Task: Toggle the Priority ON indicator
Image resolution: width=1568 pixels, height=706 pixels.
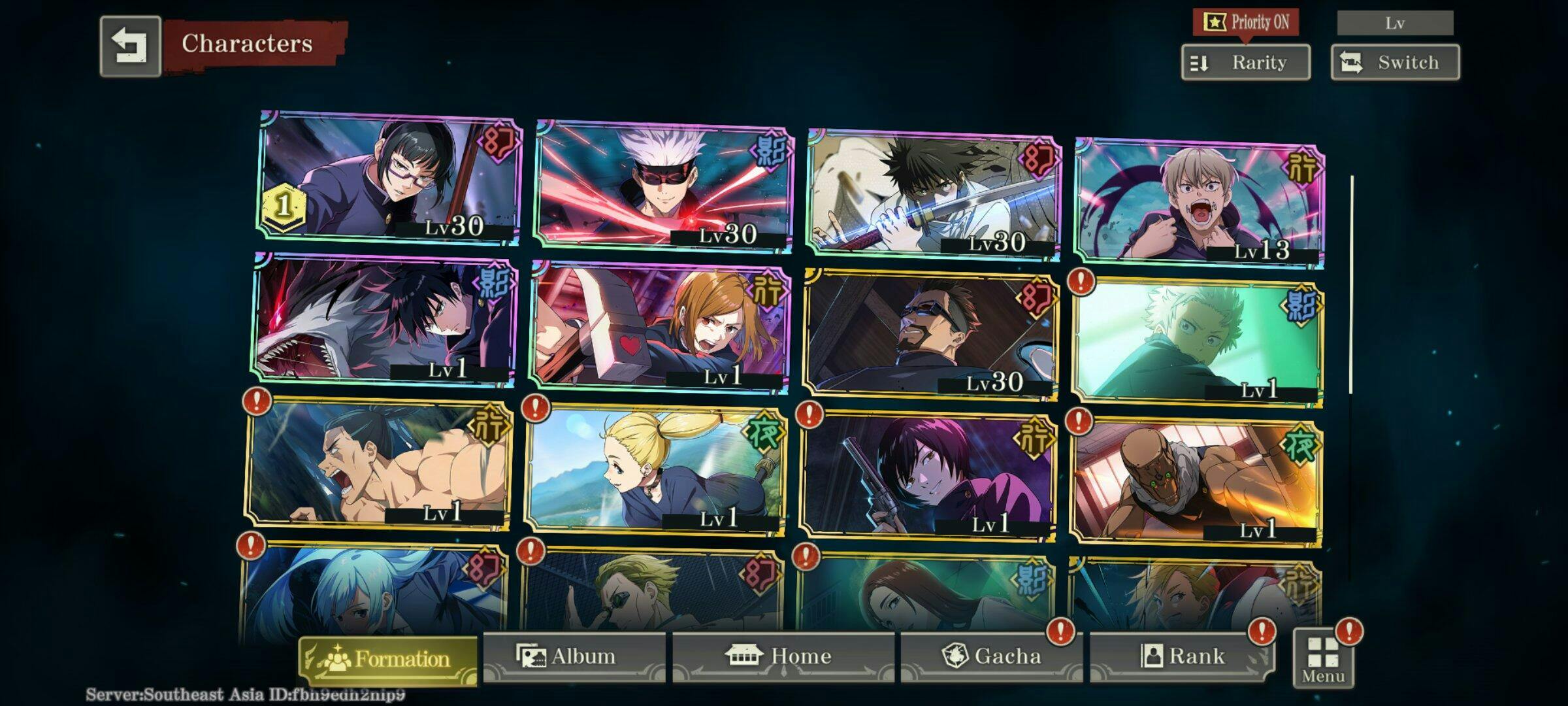Action: (1245, 22)
